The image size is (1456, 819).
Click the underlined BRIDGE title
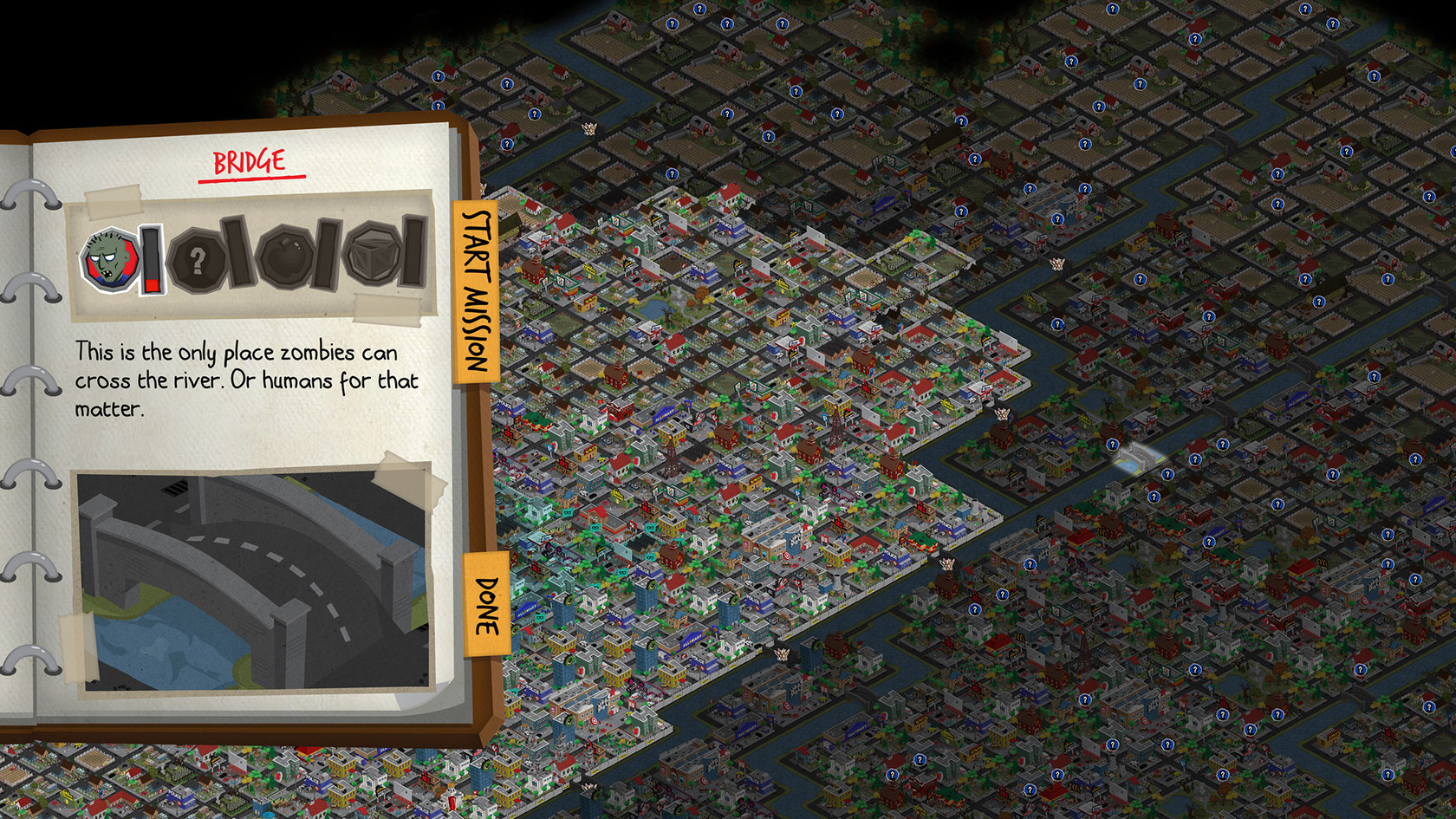pyautogui.click(x=249, y=159)
